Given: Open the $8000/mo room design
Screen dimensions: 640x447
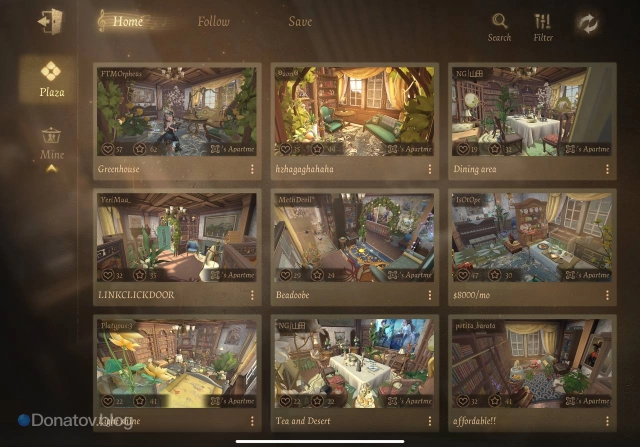Looking at the screenshot, I should pyautogui.click(x=532, y=237).
